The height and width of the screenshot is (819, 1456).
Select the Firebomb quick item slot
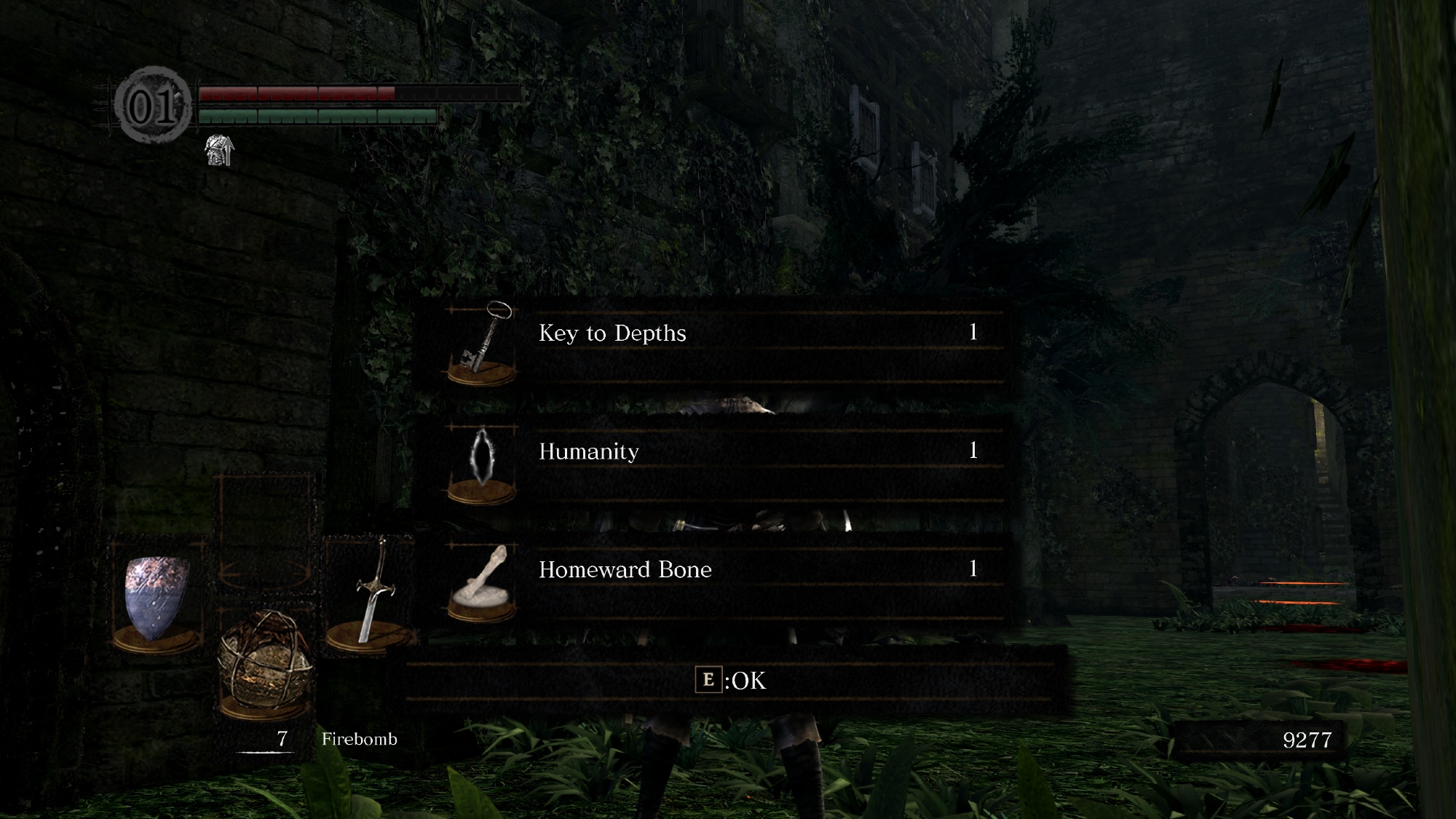tap(266, 662)
